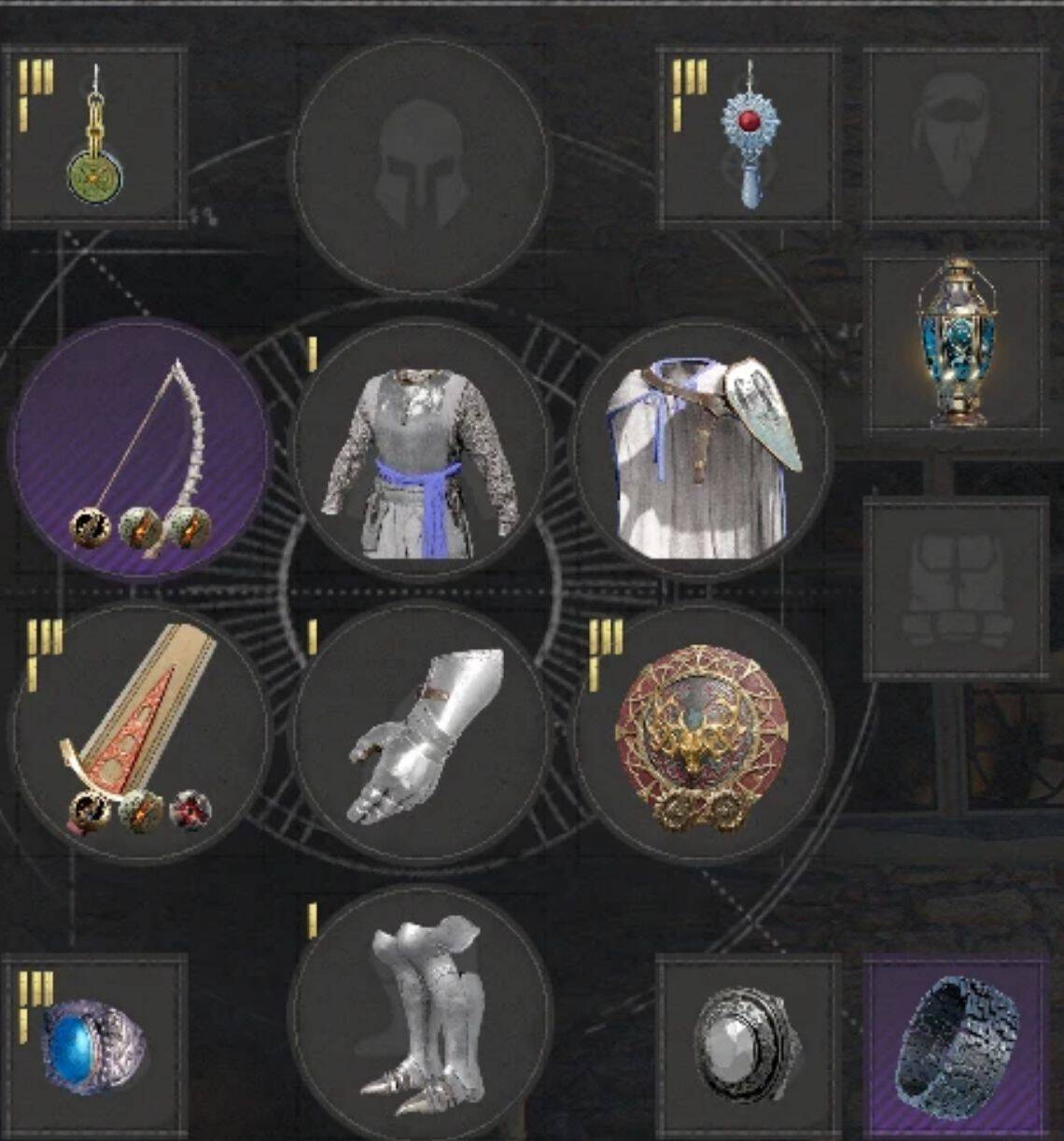Open the empty face mask slot
This screenshot has width=1064, height=1141.
point(954,137)
